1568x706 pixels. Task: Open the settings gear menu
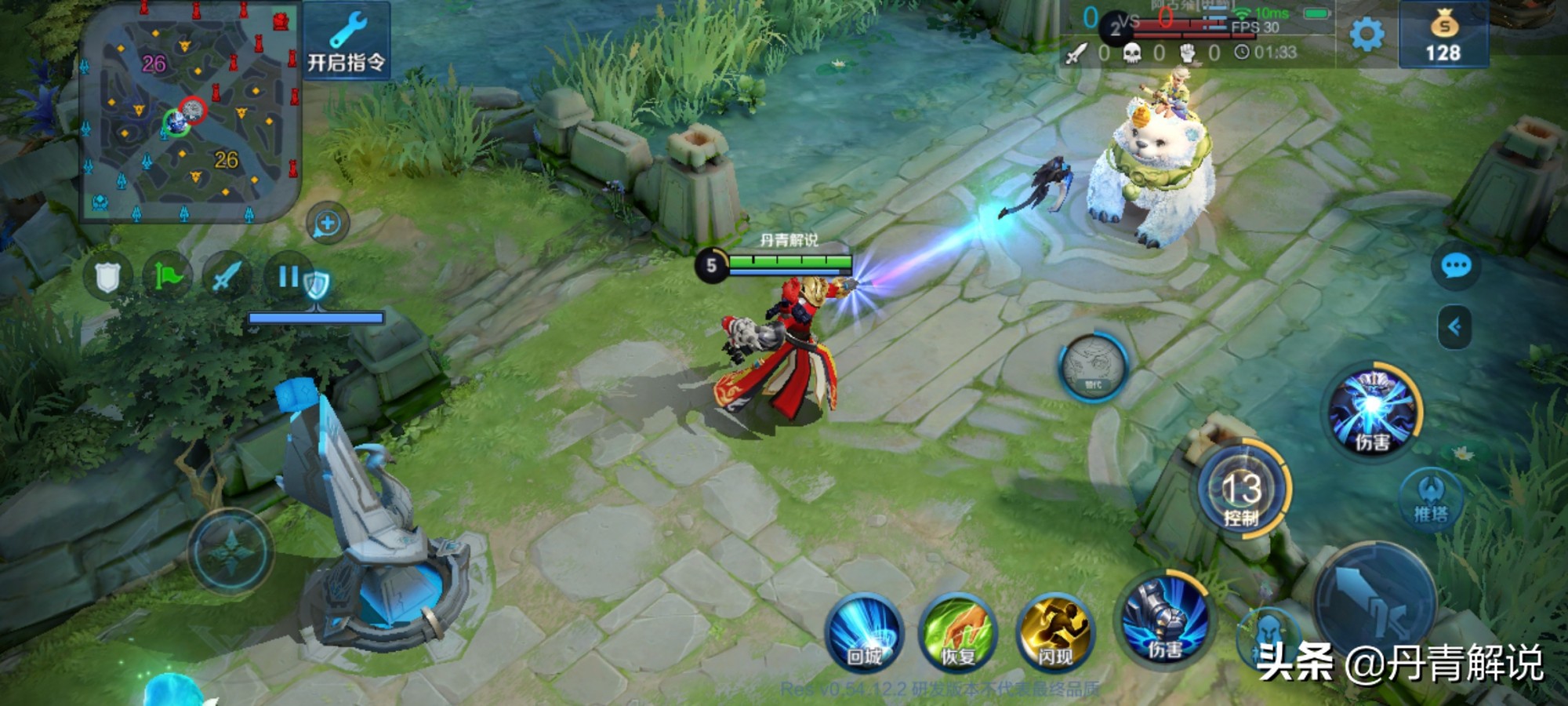coord(1367,35)
